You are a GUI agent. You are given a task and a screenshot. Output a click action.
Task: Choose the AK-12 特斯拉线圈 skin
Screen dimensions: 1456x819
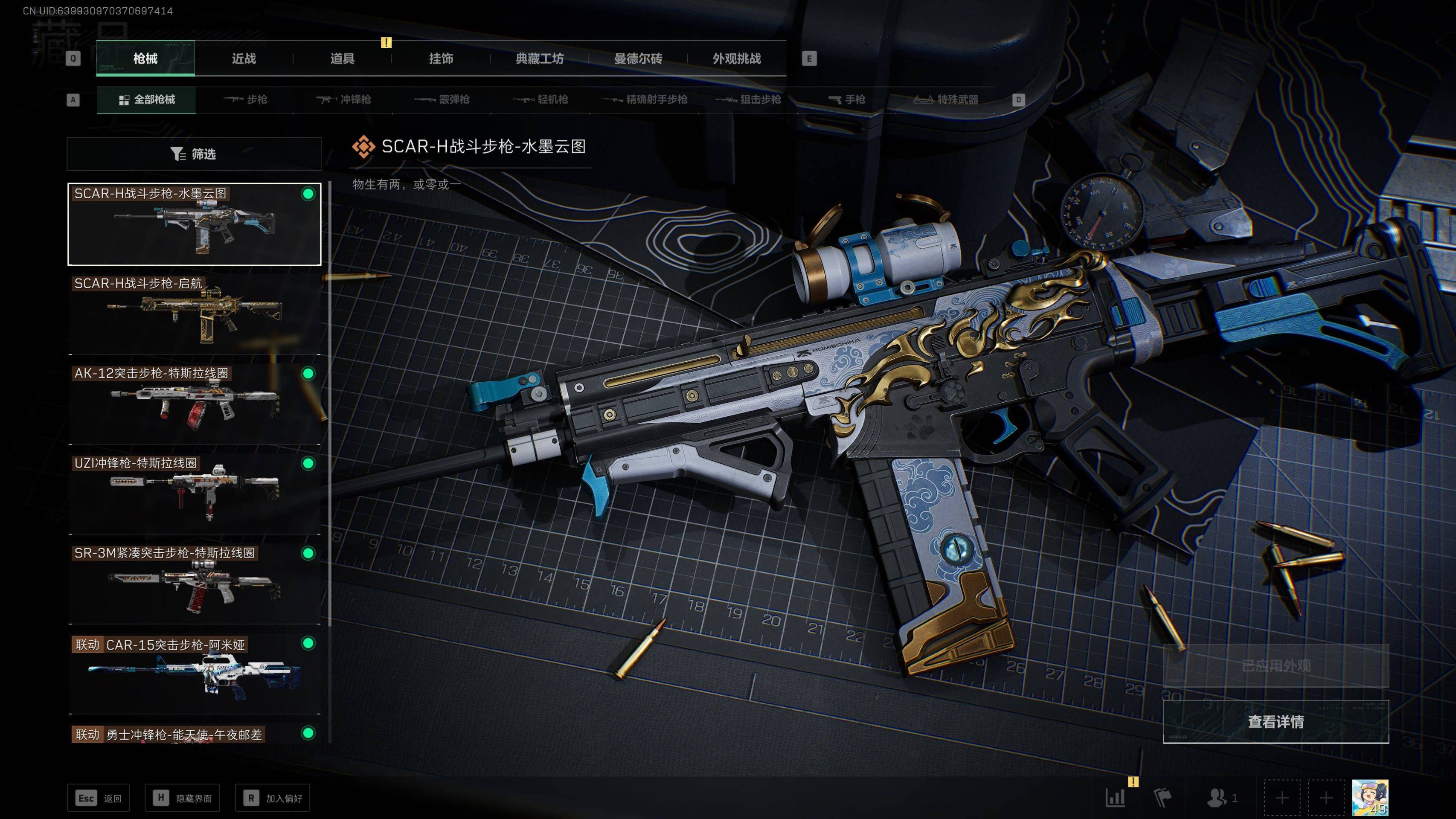coord(195,404)
